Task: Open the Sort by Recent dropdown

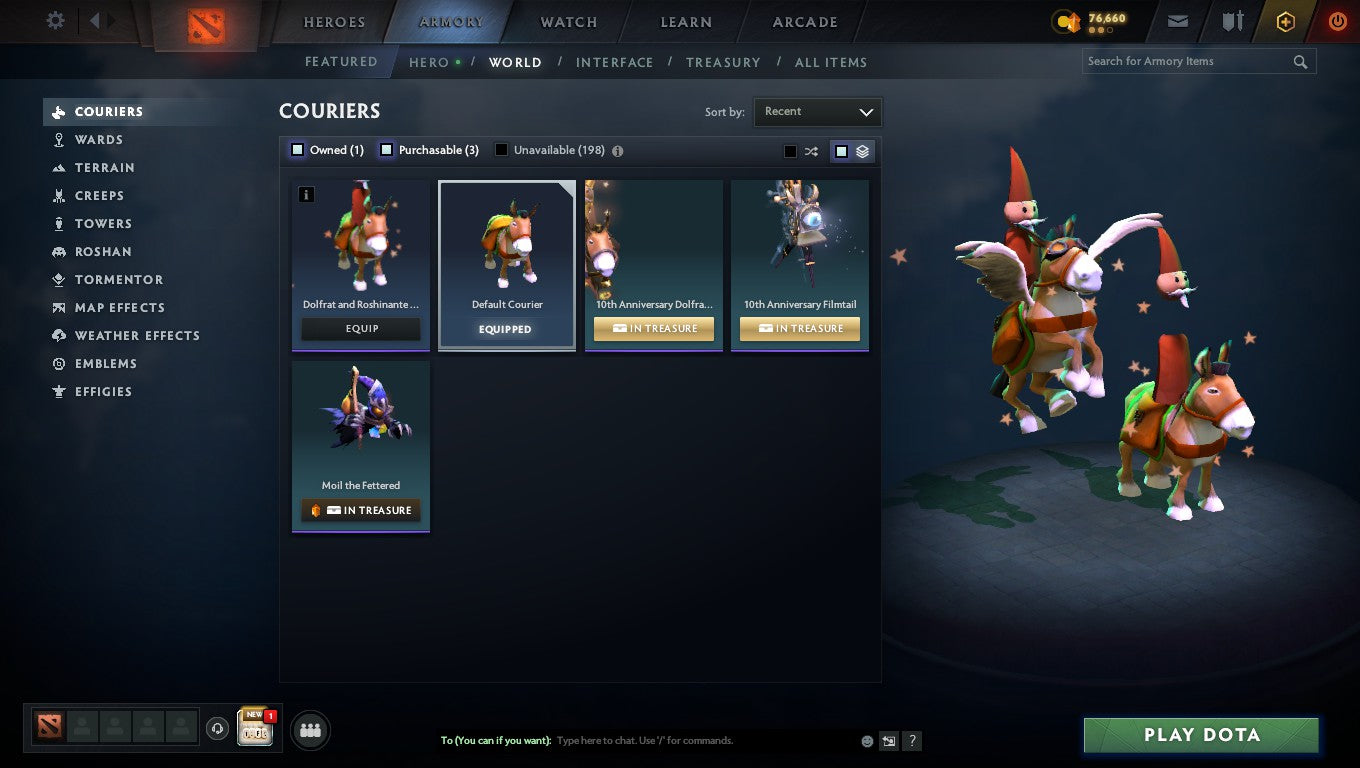Action: [817, 111]
